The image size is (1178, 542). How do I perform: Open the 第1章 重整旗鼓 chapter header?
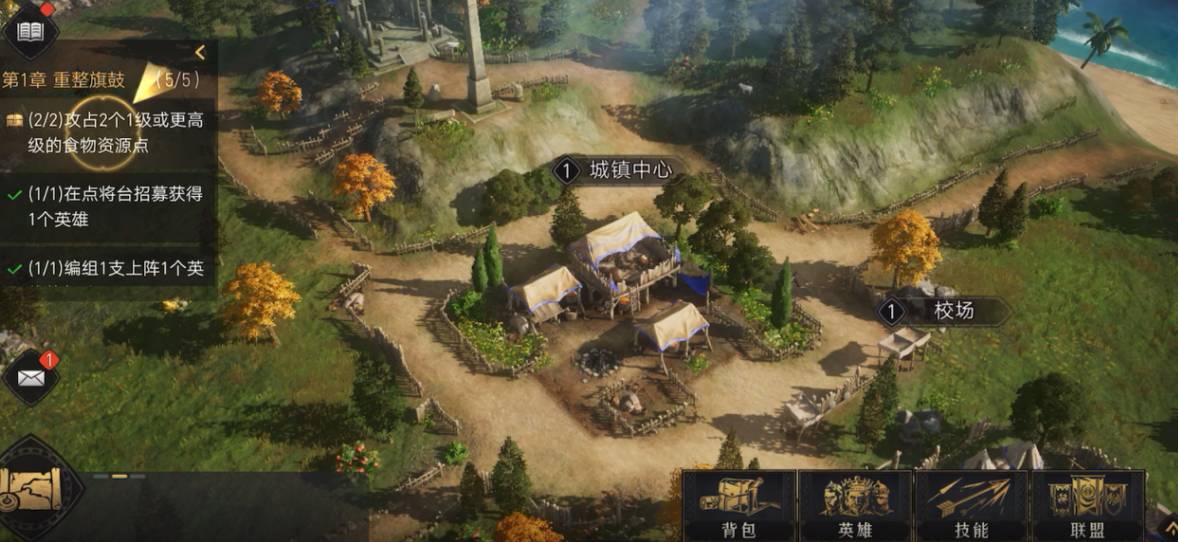(70, 80)
